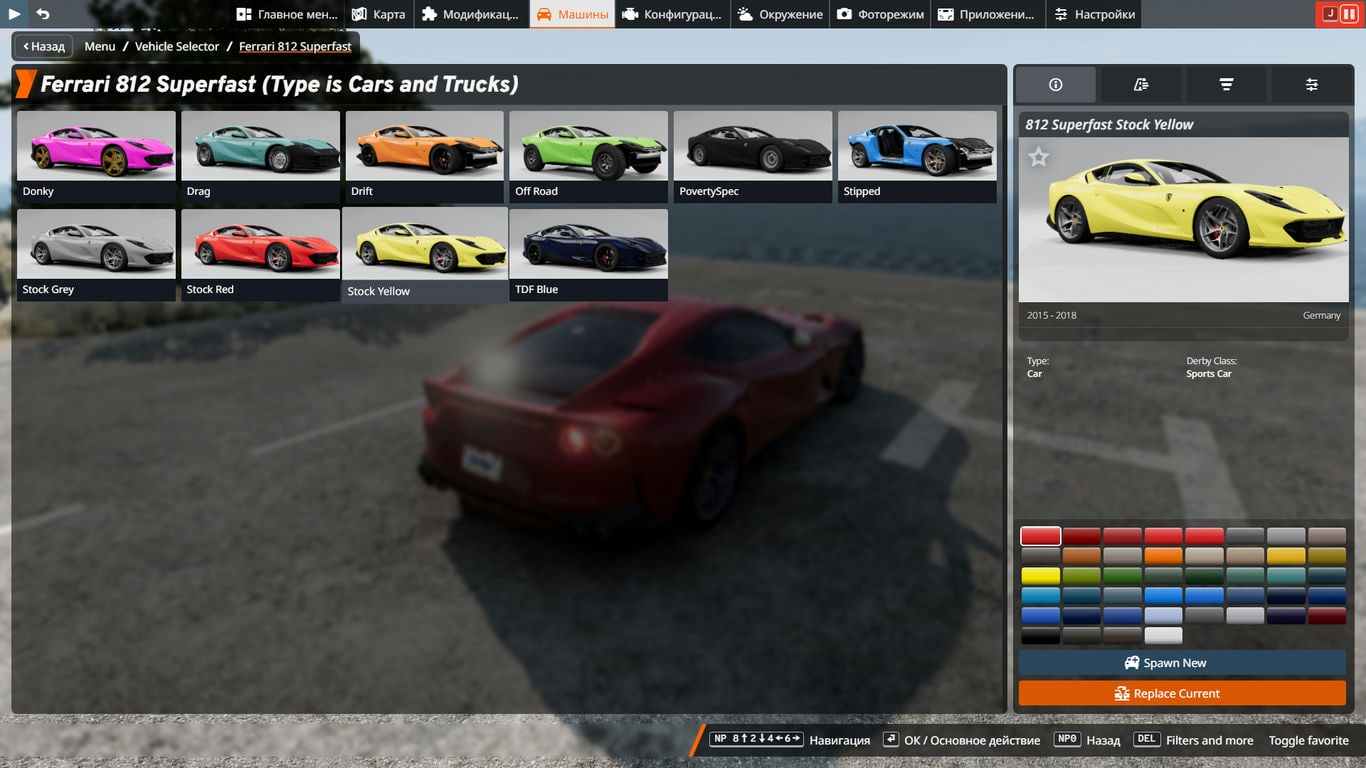Viewport: 1366px width, 768px height.
Task: Select the Donky configuration thumbnail
Action: [x=96, y=156]
